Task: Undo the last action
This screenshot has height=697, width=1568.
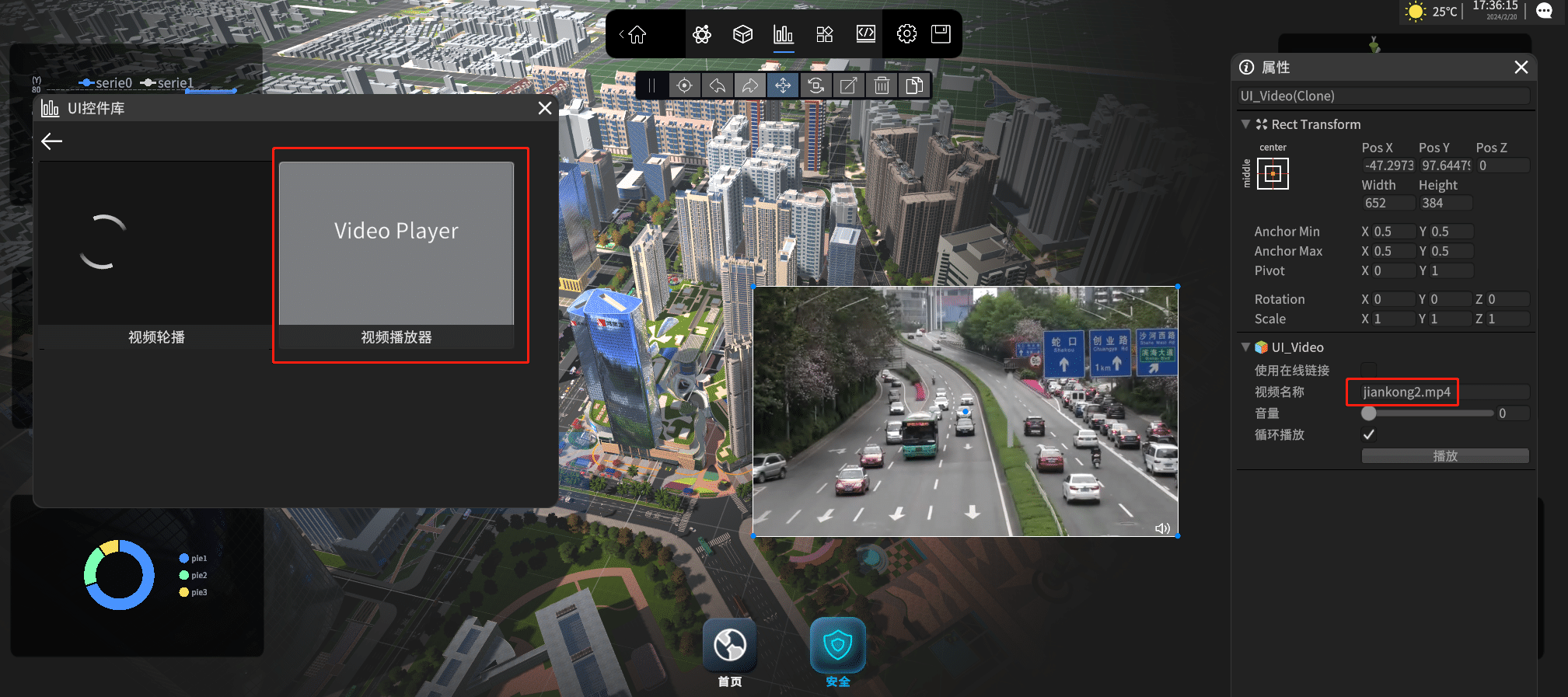Action: coord(718,85)
